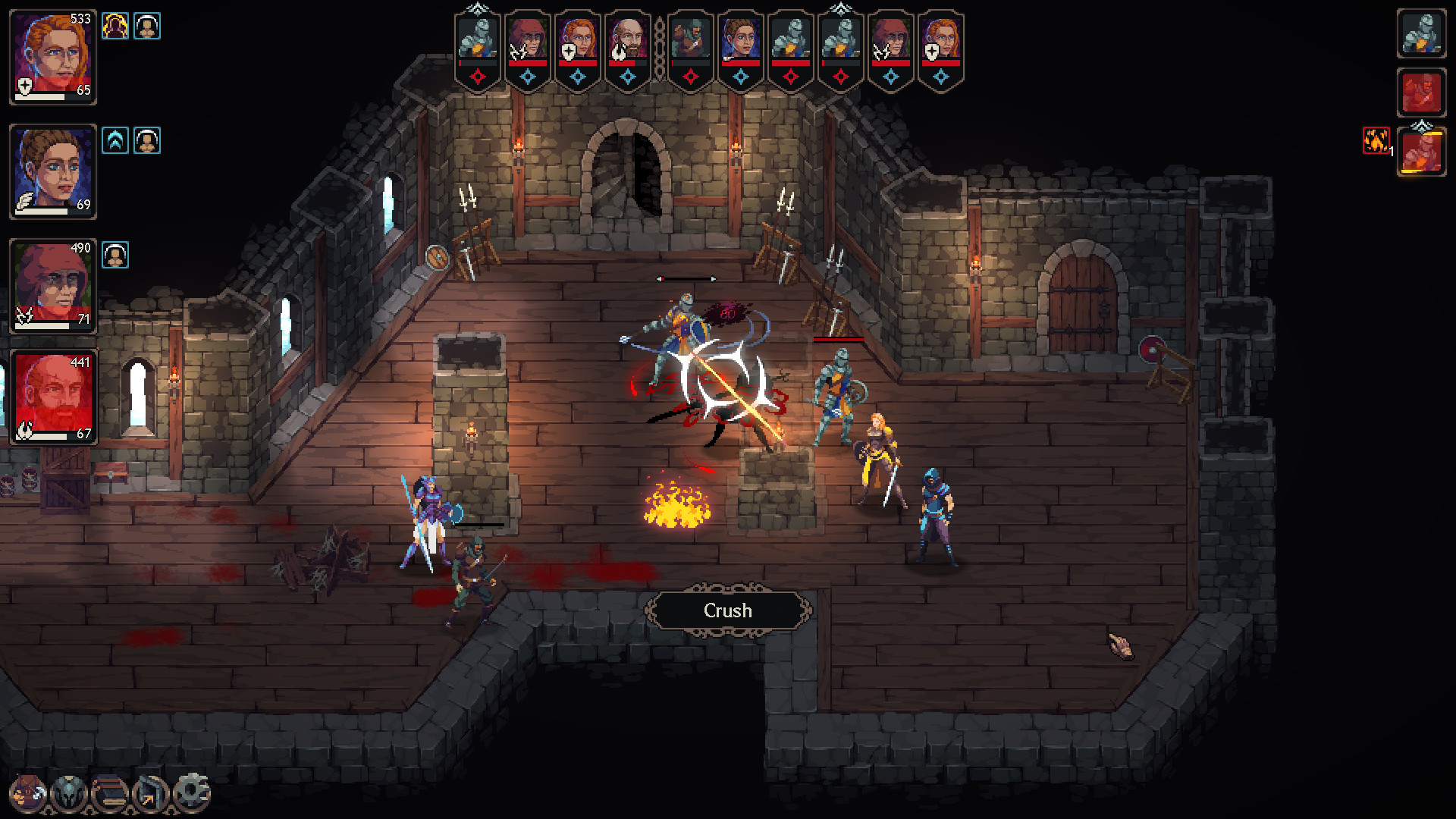Viewport: 1456px width, 819px height.
Task: Expand the left faction marker above turn order
Action: (x=476, y=8)
